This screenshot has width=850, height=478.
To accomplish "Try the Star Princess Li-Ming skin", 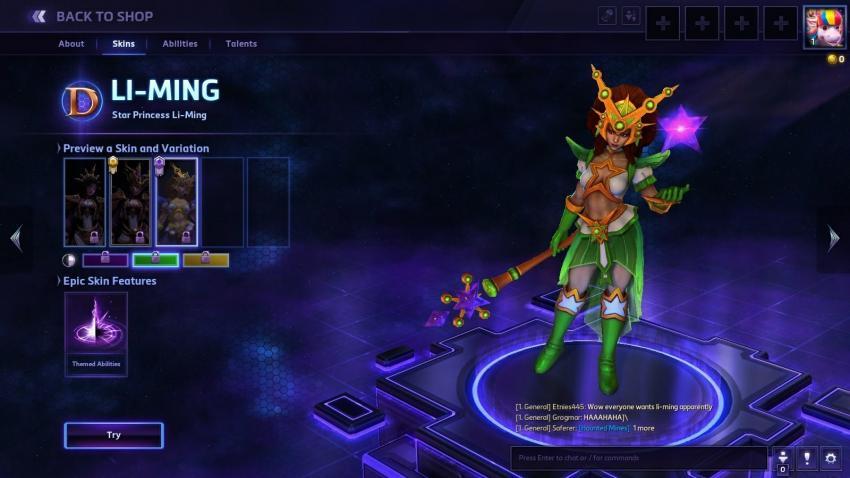I will pyautogui.click(x=113, y=435).
